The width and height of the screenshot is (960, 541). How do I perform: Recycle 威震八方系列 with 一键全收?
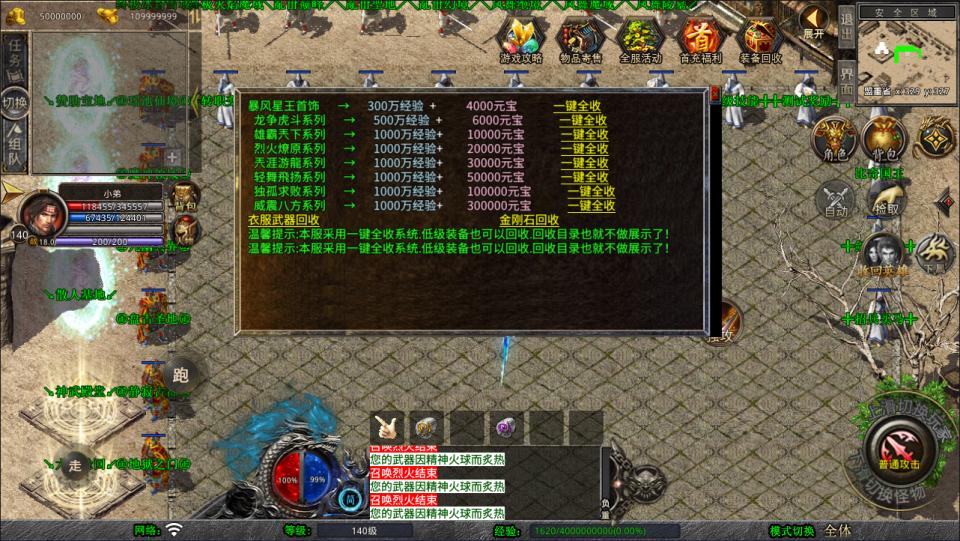tap(591, 206)
